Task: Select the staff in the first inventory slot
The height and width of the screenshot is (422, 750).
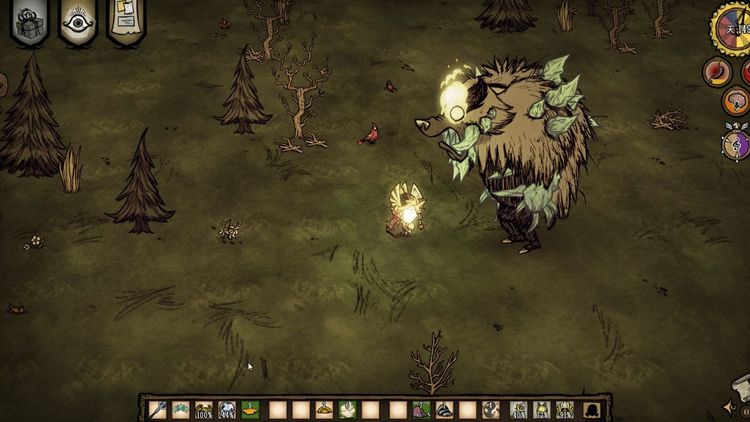Action: tap(157, 409)
